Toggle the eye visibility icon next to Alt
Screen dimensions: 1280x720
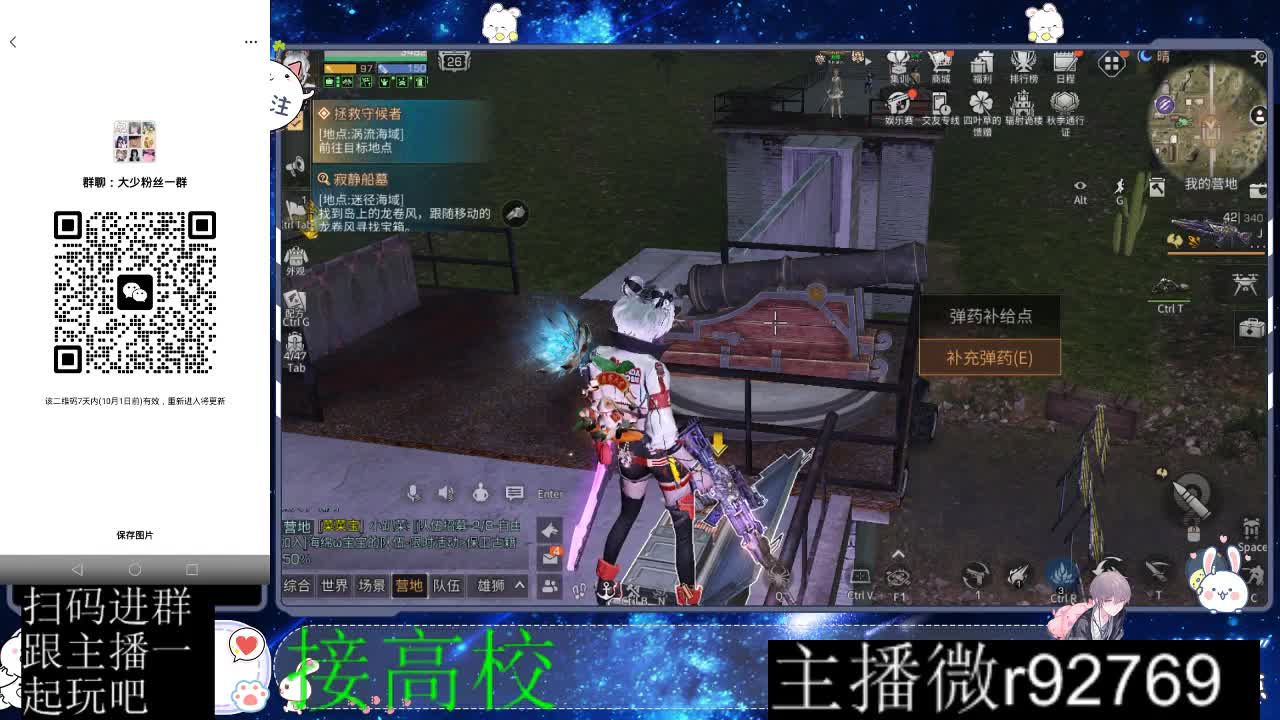1080,185
